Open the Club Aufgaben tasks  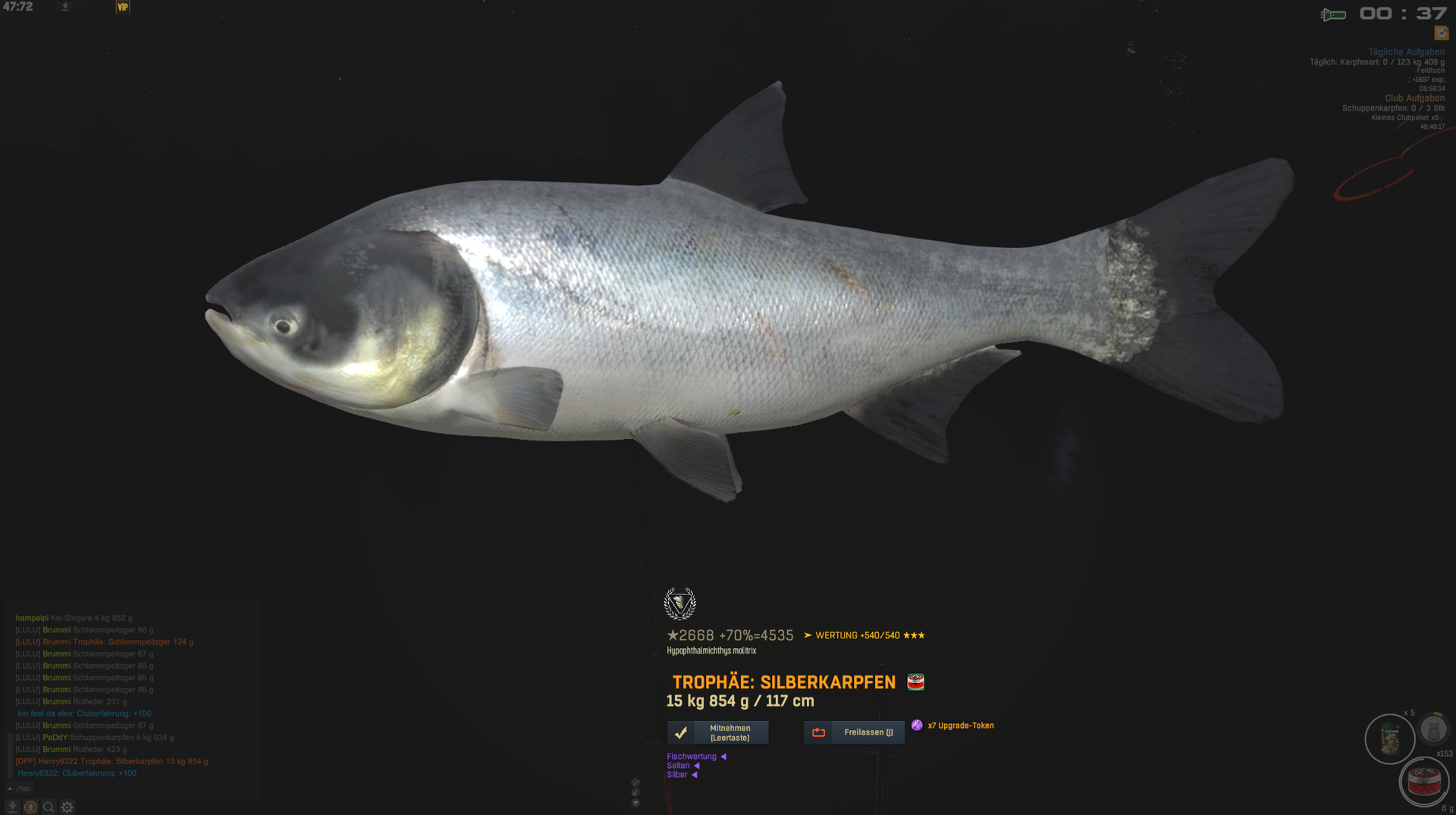(1414, 98)
